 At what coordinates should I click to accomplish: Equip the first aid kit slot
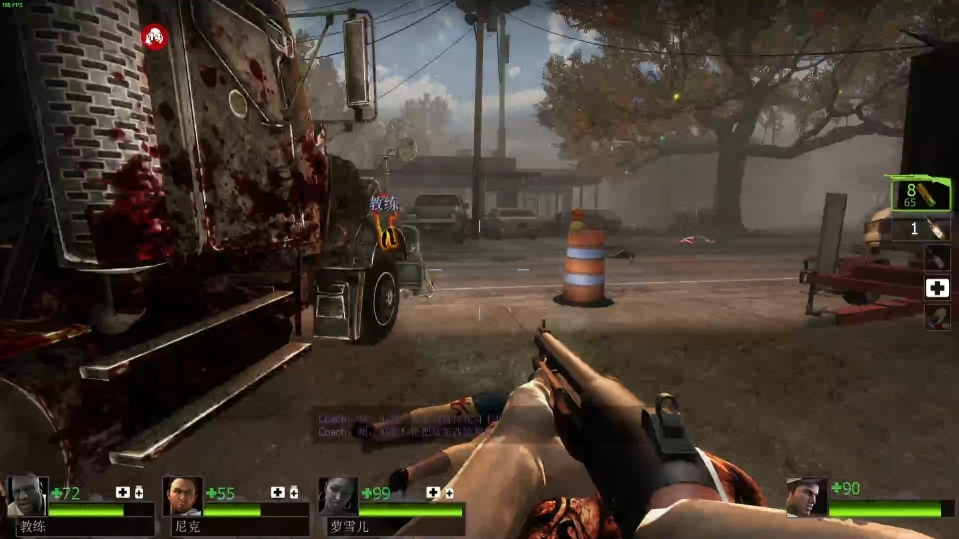(937, 288)
